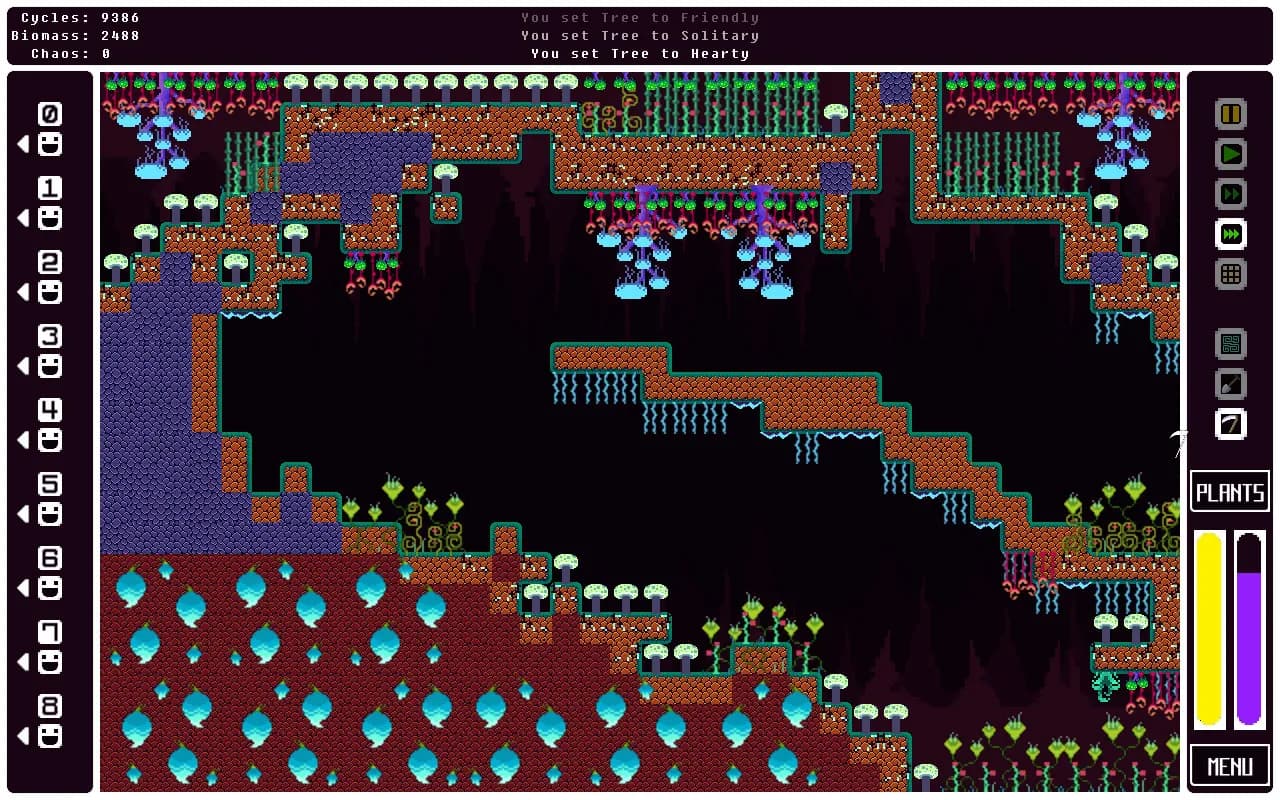Select the scythe harvesting tool
The height and width of the screenshot is (800, 1280).
coord(1231,424)
